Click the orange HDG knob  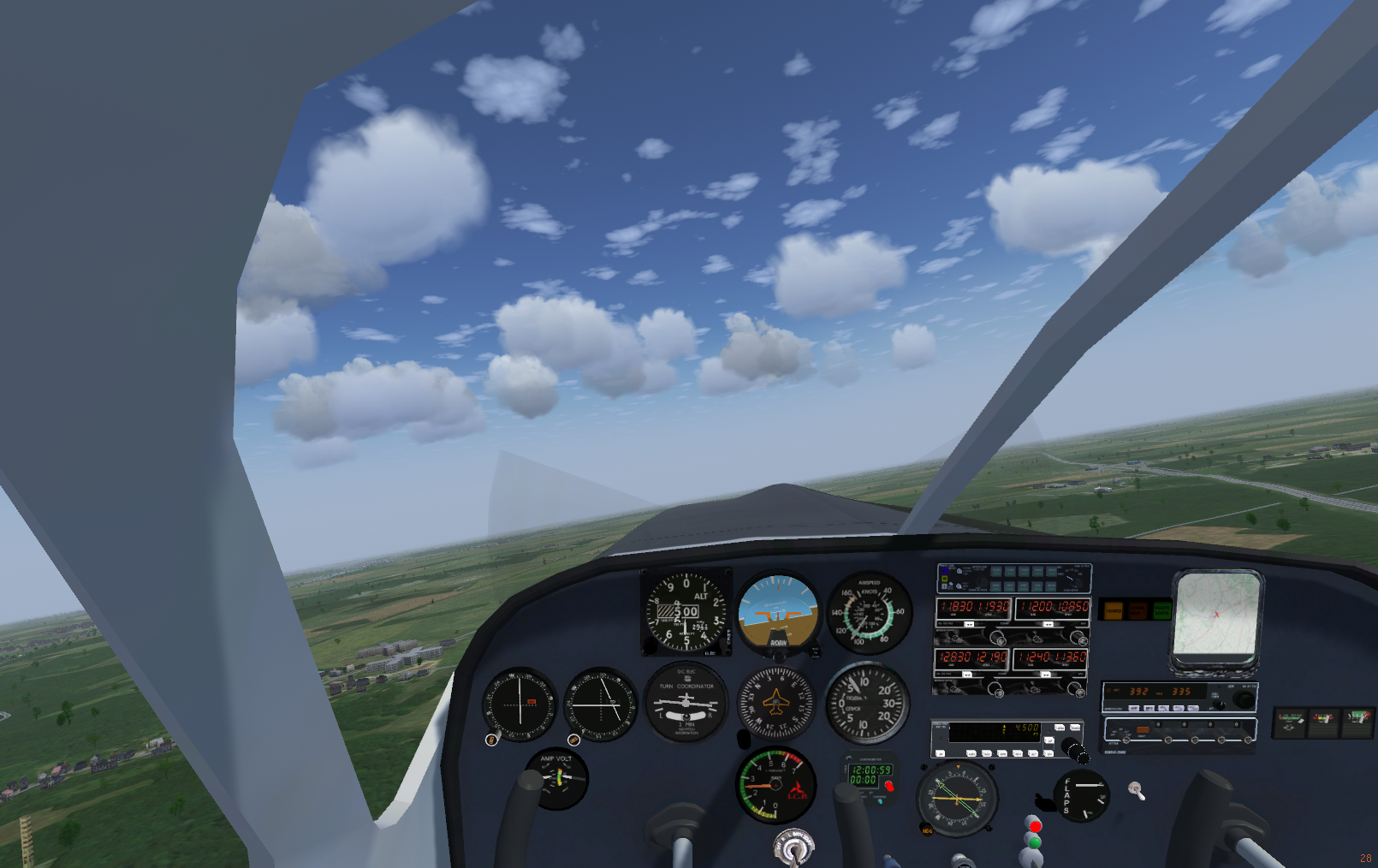[x=928, y=829]
